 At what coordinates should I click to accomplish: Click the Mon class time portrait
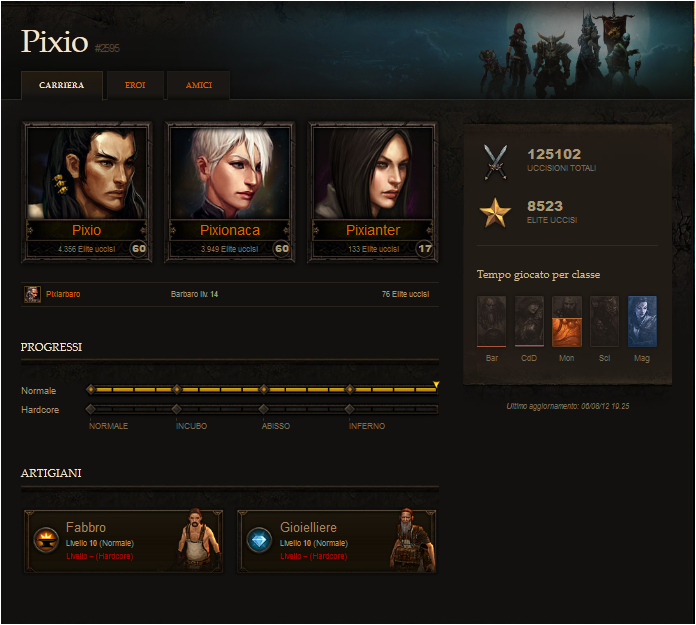click(x=567, y=321)
